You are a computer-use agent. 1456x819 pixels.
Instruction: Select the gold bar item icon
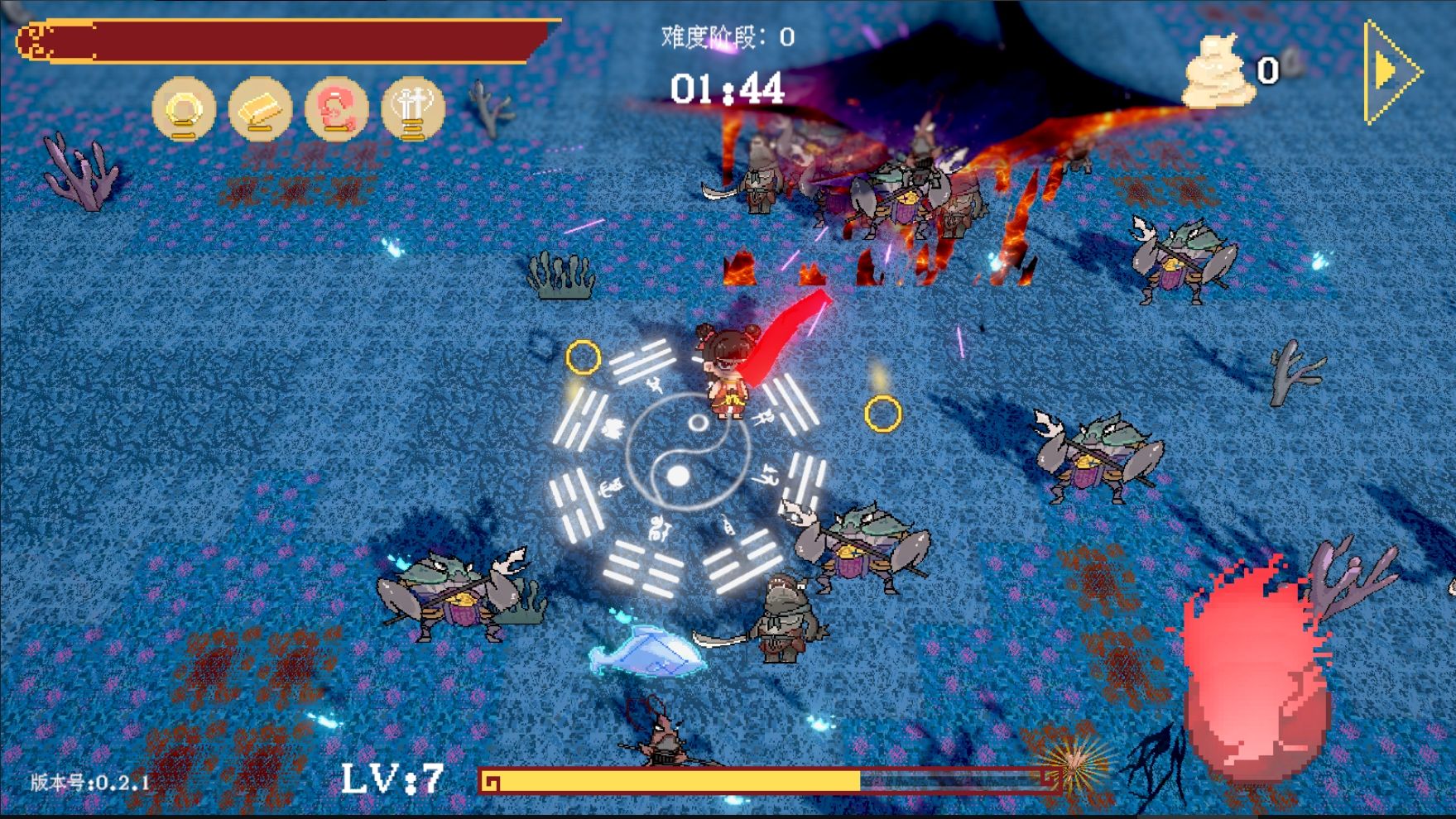coord(260,108)
